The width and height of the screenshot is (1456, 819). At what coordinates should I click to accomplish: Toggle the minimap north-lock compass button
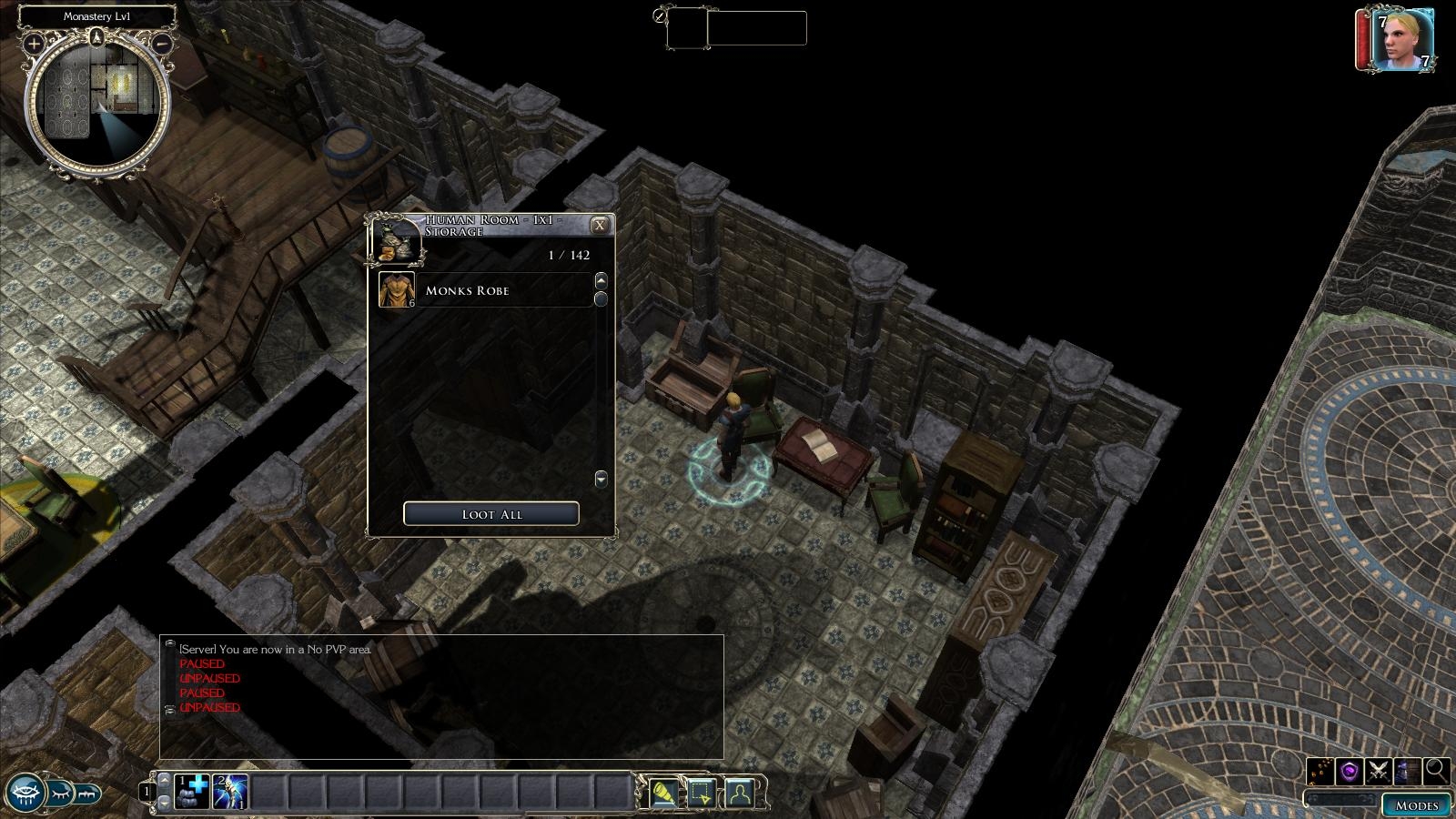96,37
